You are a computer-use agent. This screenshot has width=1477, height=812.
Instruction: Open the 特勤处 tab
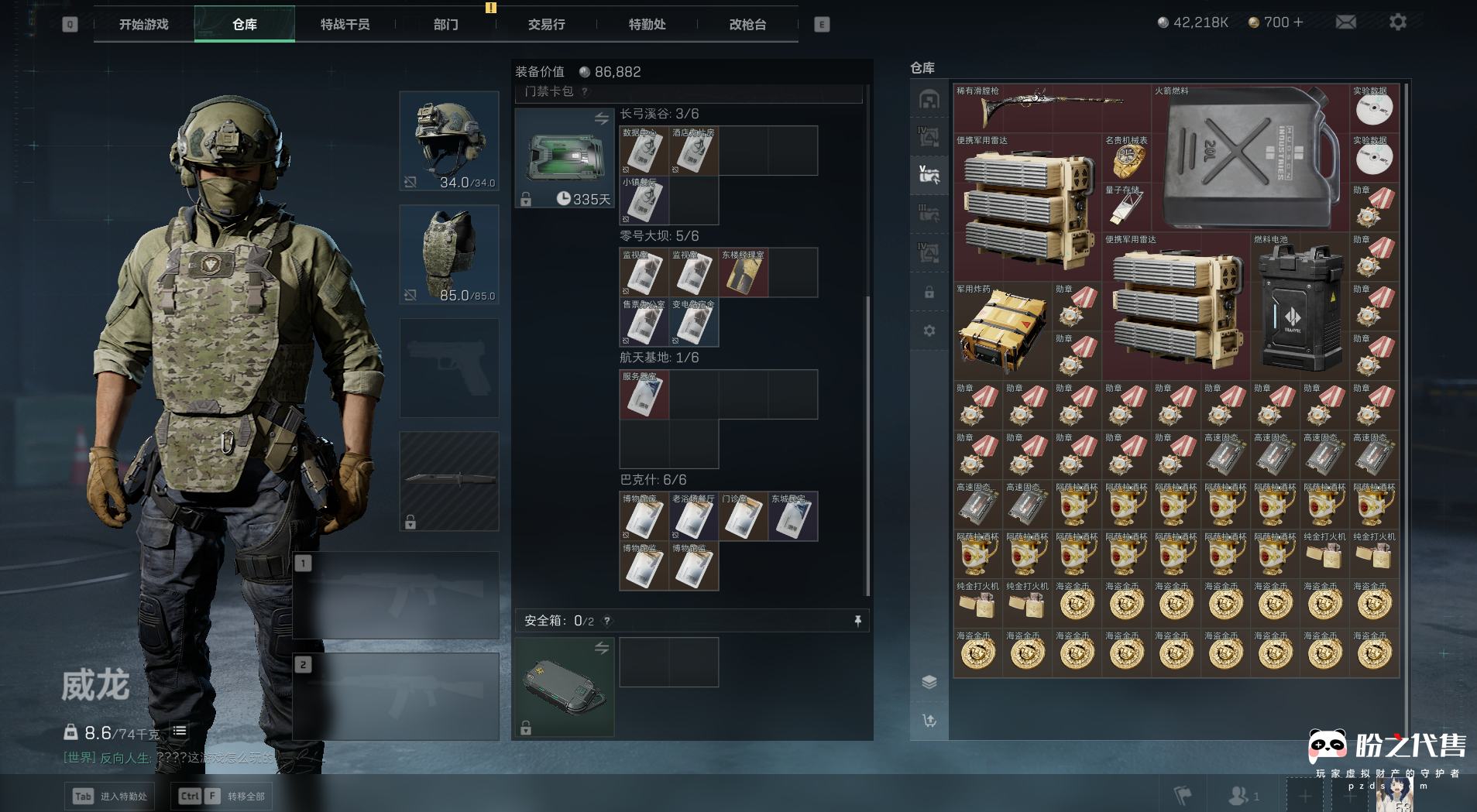click(x=647, y=24)
